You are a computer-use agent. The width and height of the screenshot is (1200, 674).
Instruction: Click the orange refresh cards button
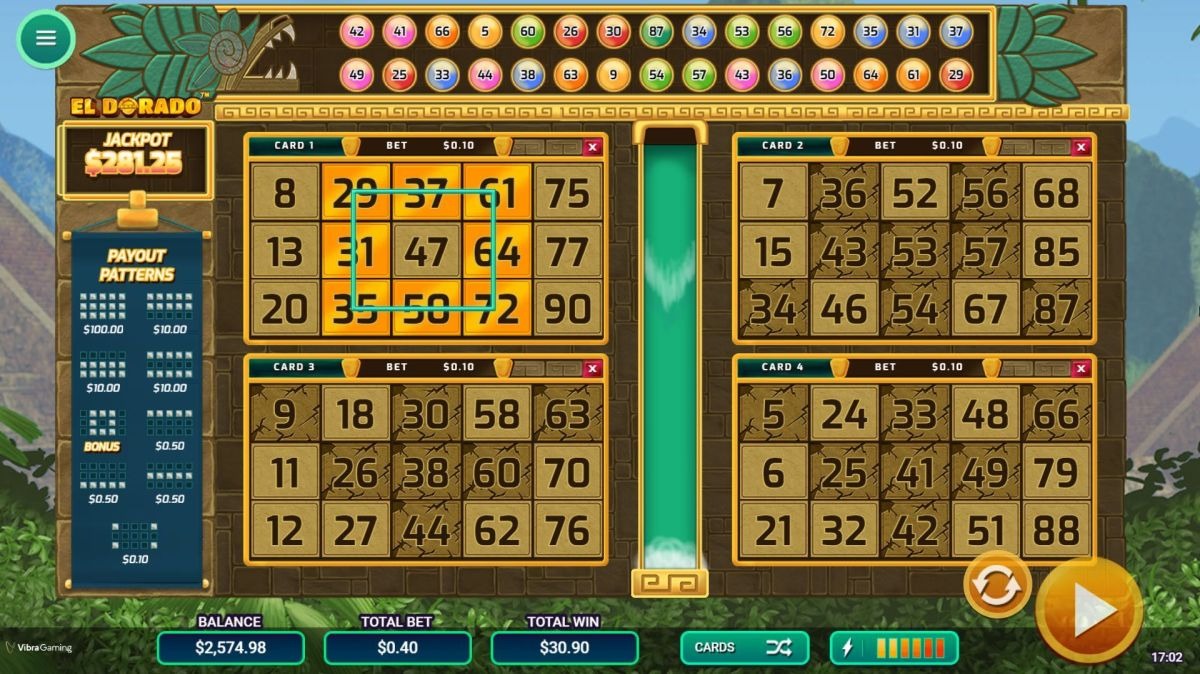coord(996,586)
